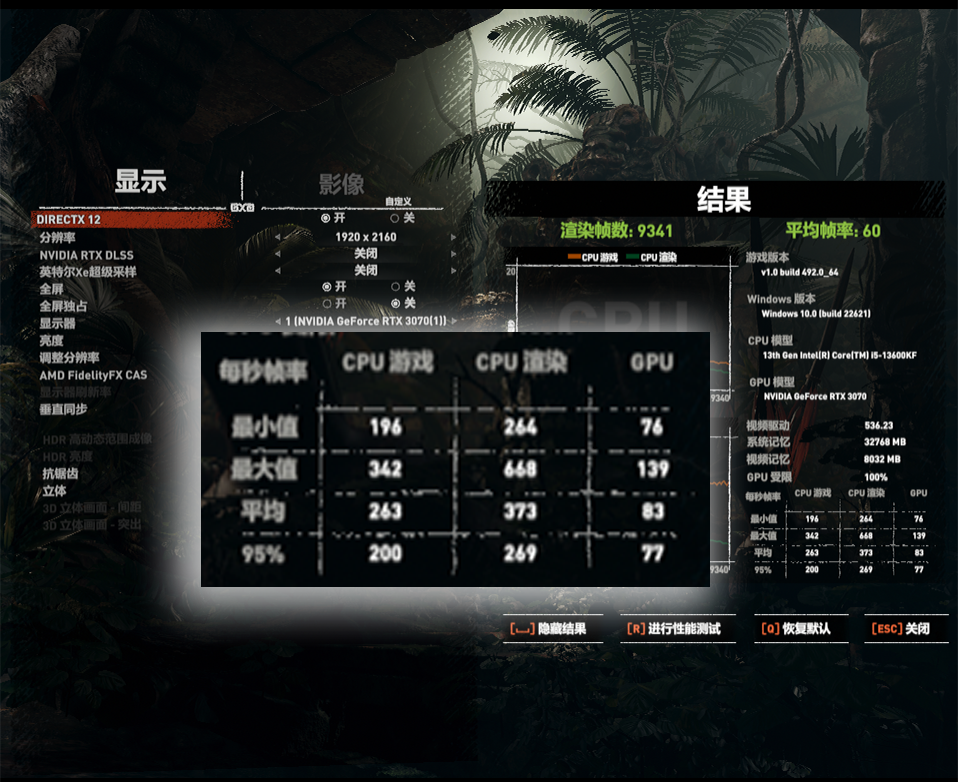Choose the 英特尔Xe超级采样 option row
This screenshot has height=782, width=958.
pos(88,272)
